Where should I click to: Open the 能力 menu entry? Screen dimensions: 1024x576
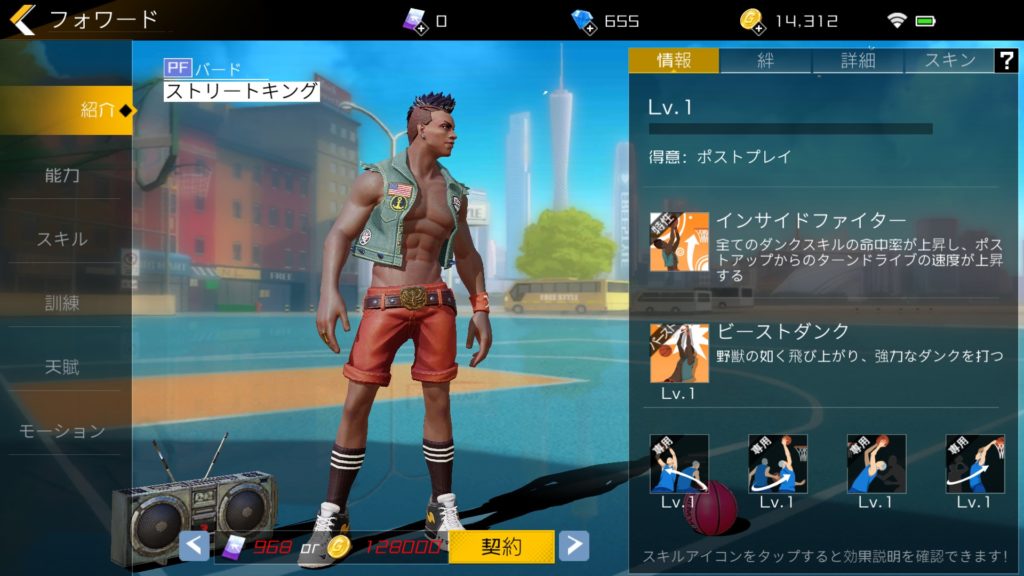[x=62, y=175]
